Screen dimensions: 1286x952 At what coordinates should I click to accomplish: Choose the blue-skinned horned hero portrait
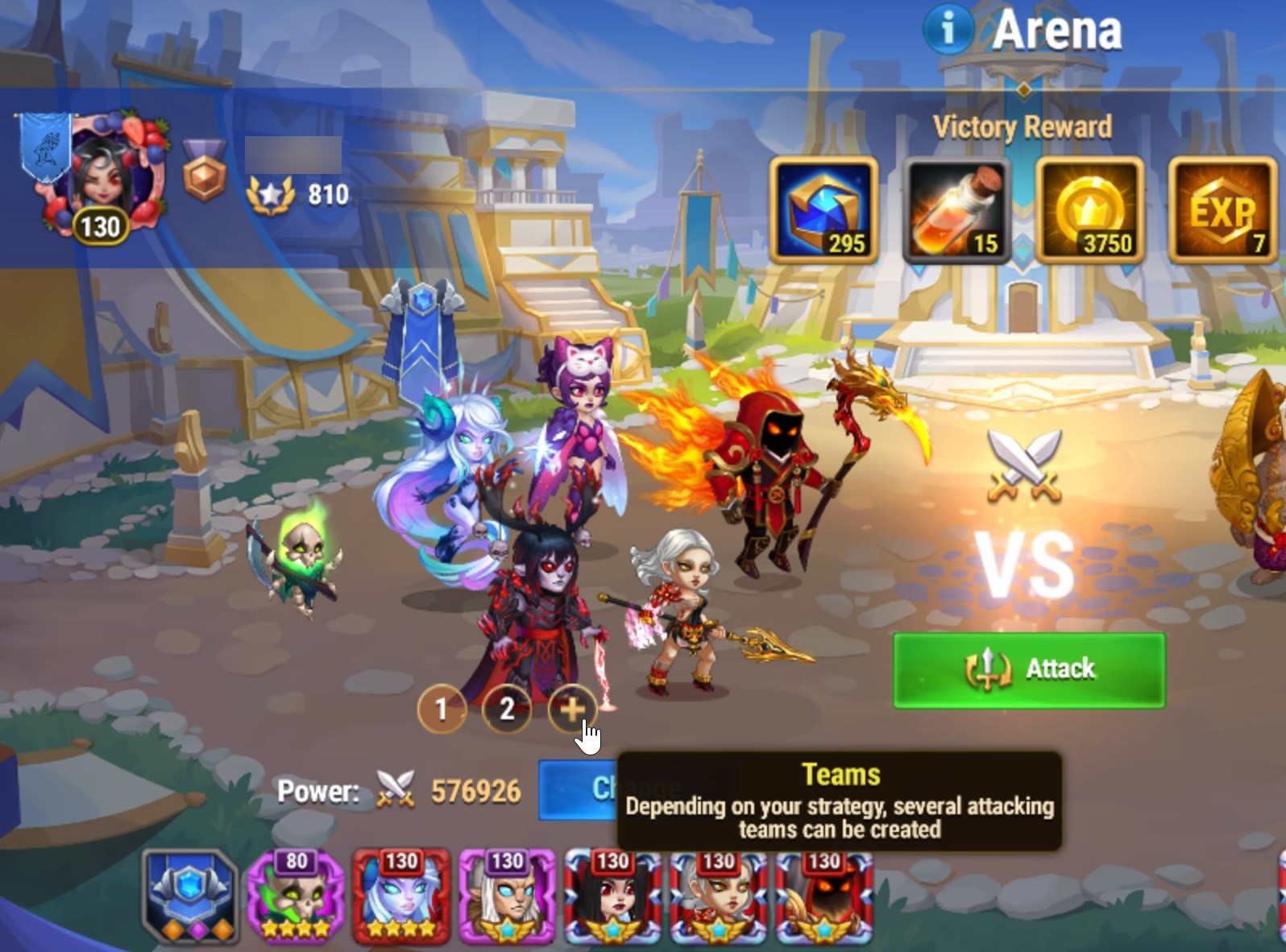pyautogui.click(x=401, y=896)
